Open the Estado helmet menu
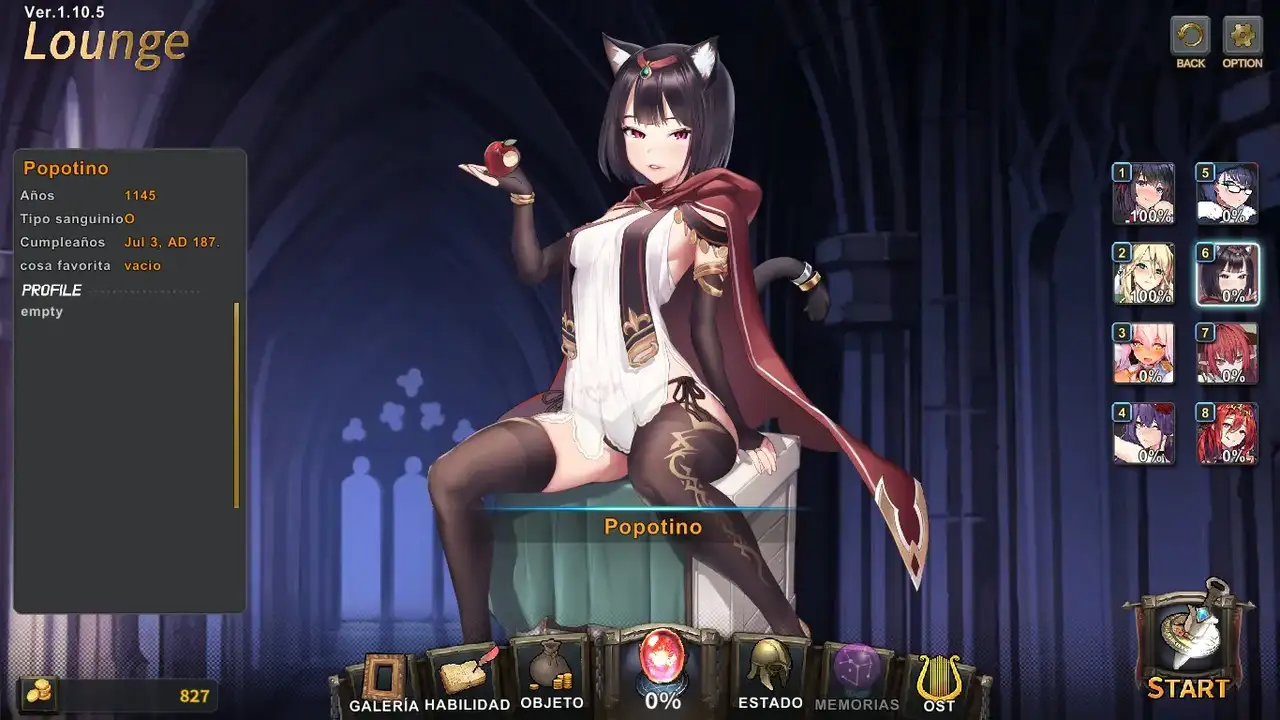This screenshot has height=720, width=1280. 769,673
